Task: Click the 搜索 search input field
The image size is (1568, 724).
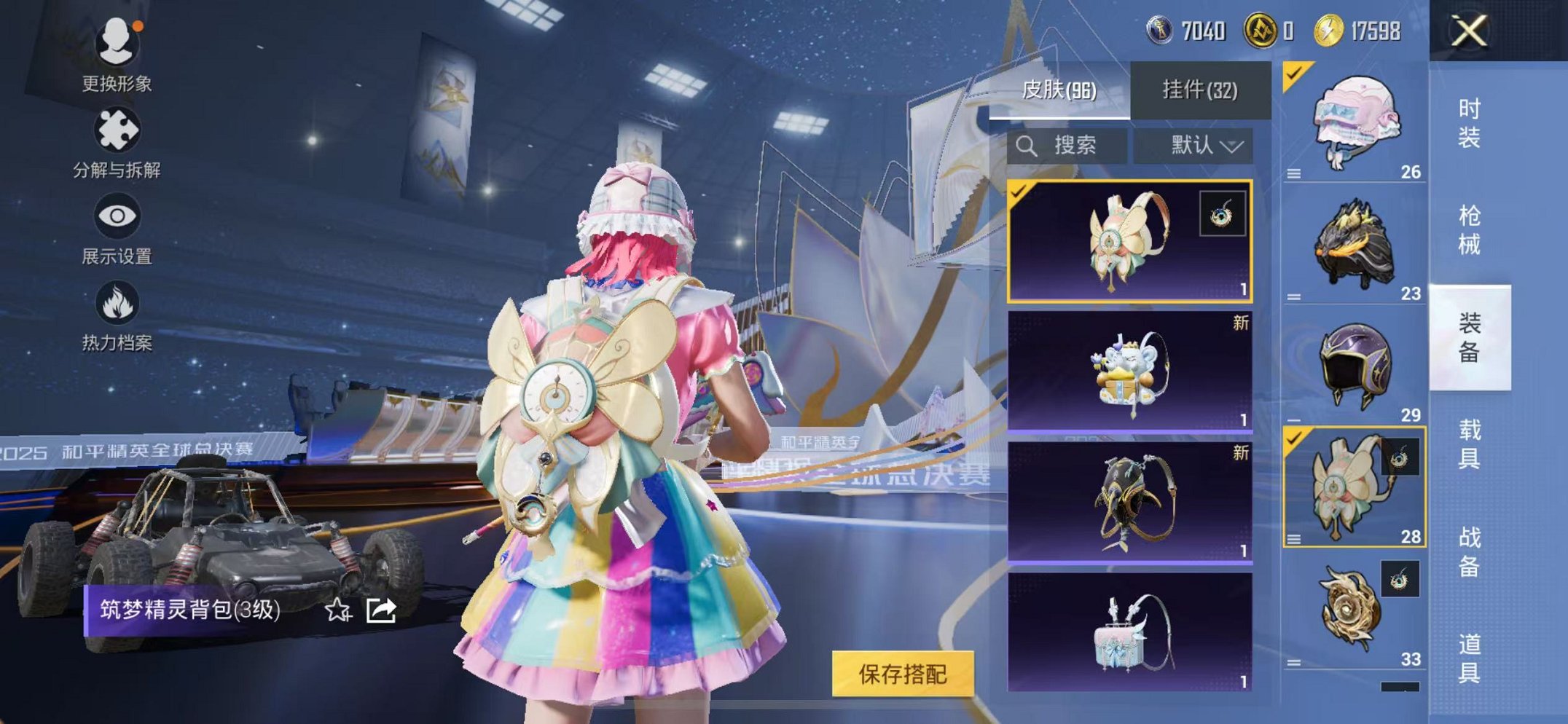Action: pos(1071,146)
